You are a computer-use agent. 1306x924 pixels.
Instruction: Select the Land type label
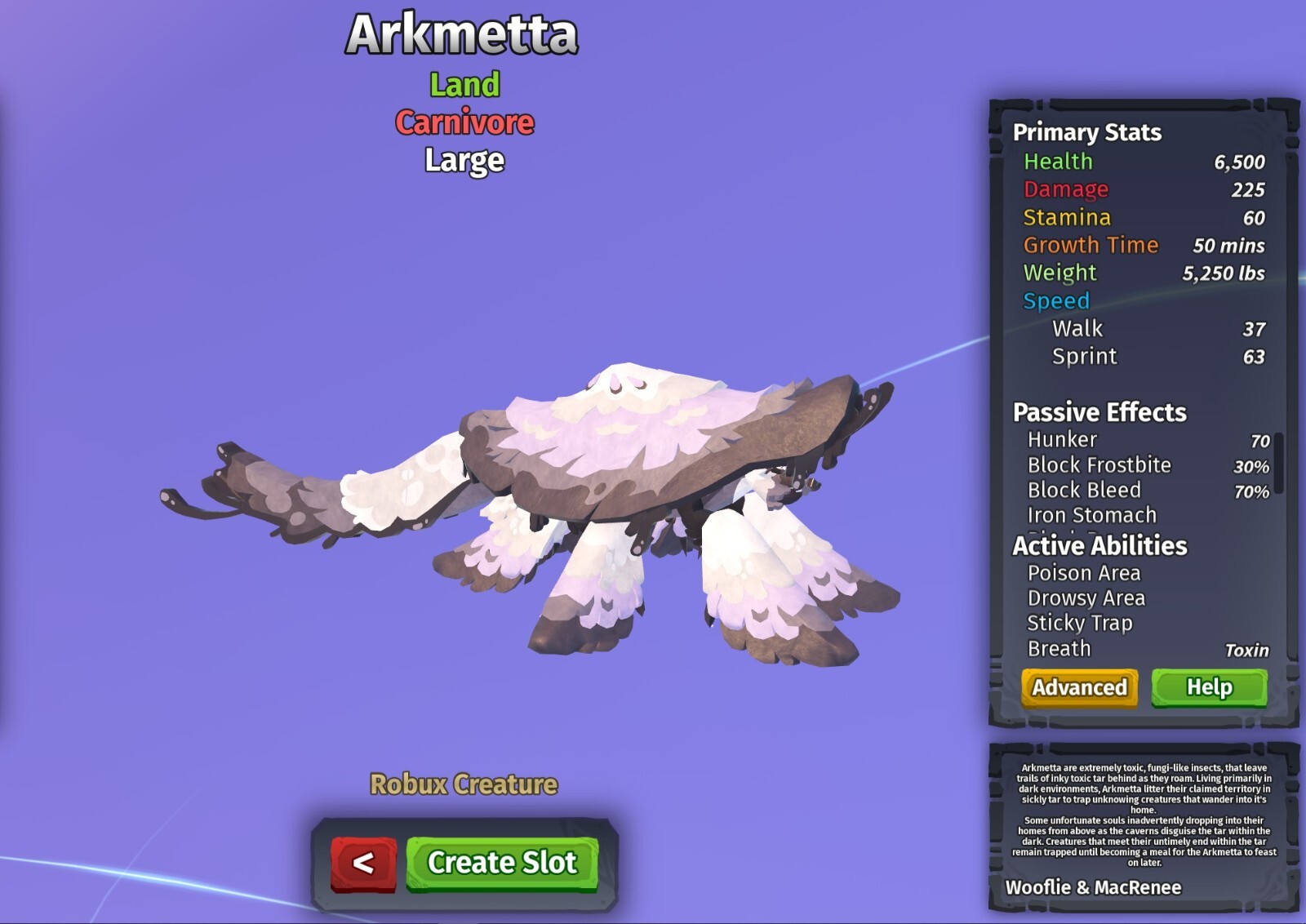coord(464,85)
